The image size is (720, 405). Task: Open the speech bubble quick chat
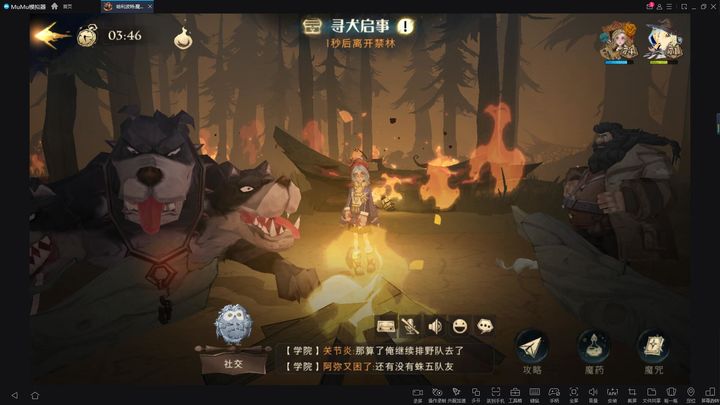[485, 326]
